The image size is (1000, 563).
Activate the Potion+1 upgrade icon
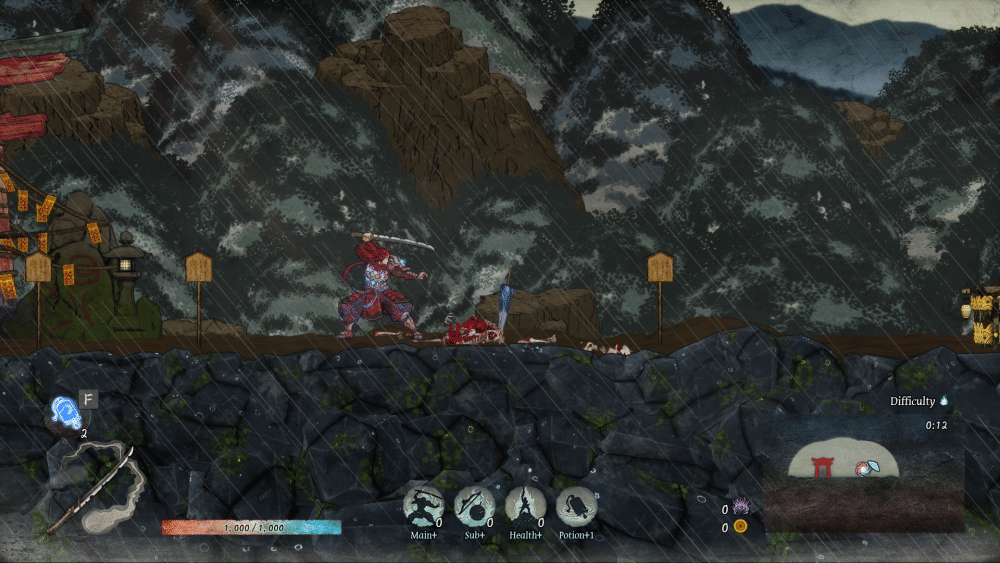576,507
